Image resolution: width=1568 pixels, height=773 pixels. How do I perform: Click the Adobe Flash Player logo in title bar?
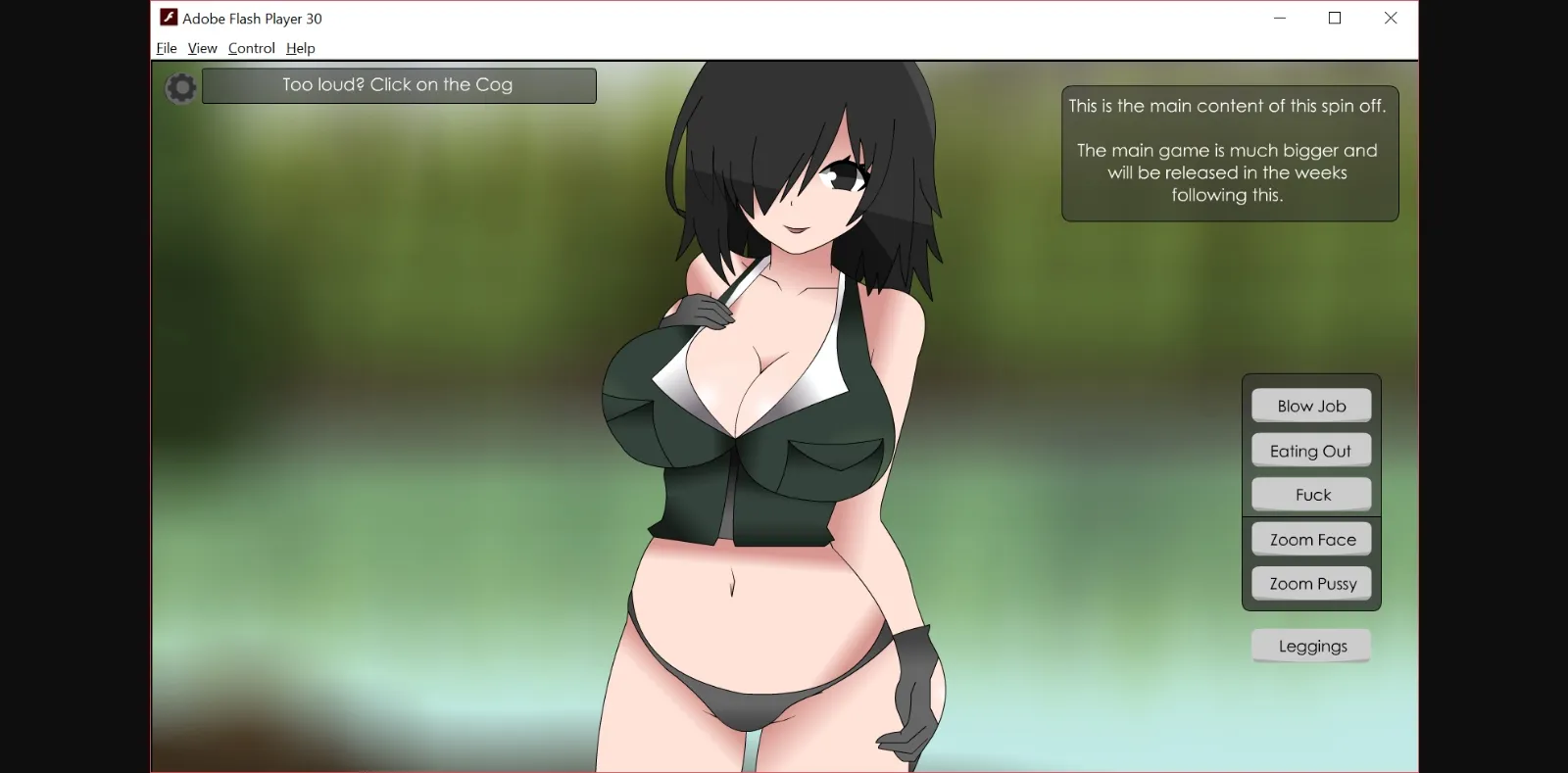[167, 18]
